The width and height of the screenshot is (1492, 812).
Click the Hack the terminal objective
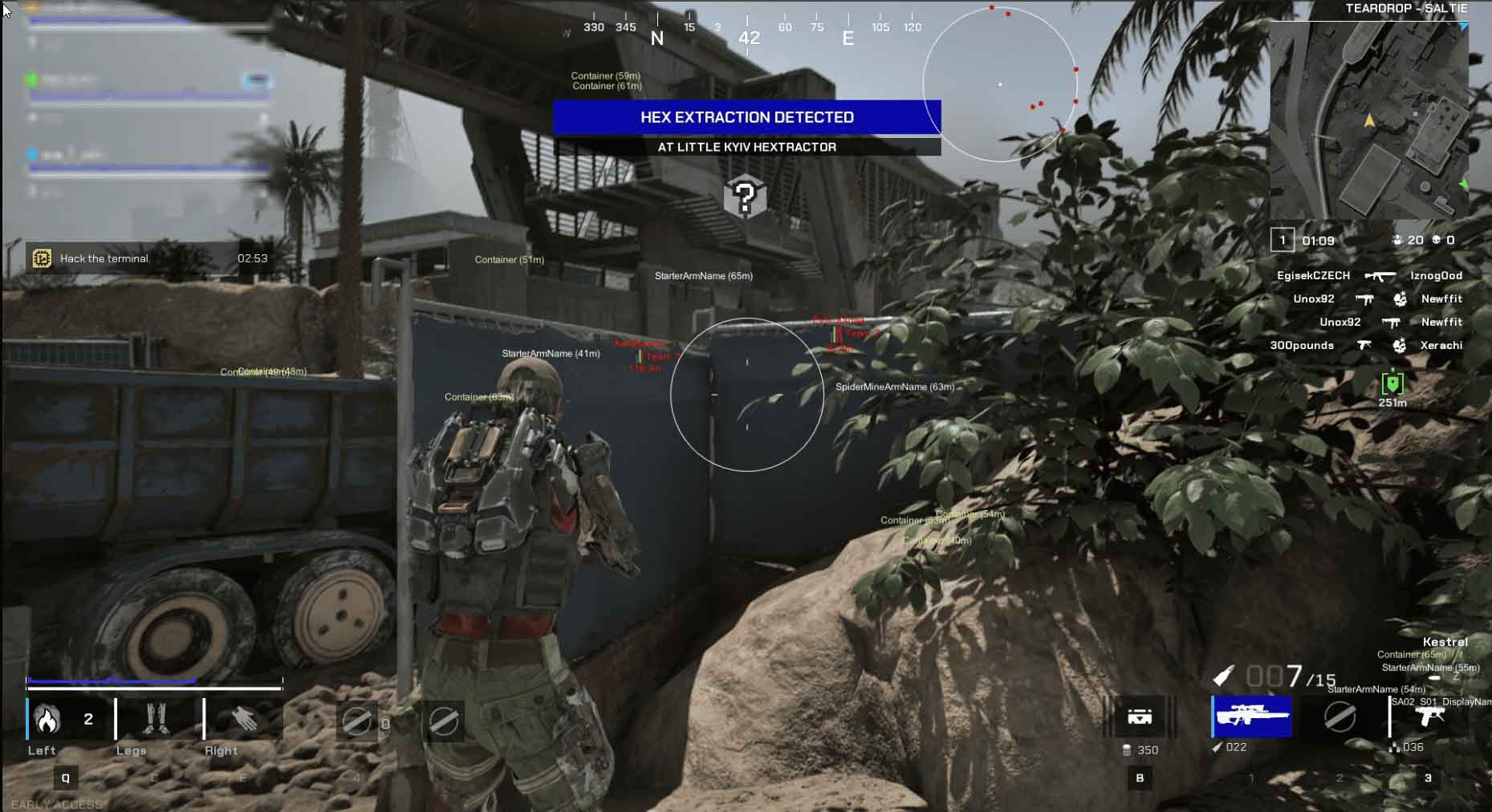pyautogui.click(x=104, y=258)
